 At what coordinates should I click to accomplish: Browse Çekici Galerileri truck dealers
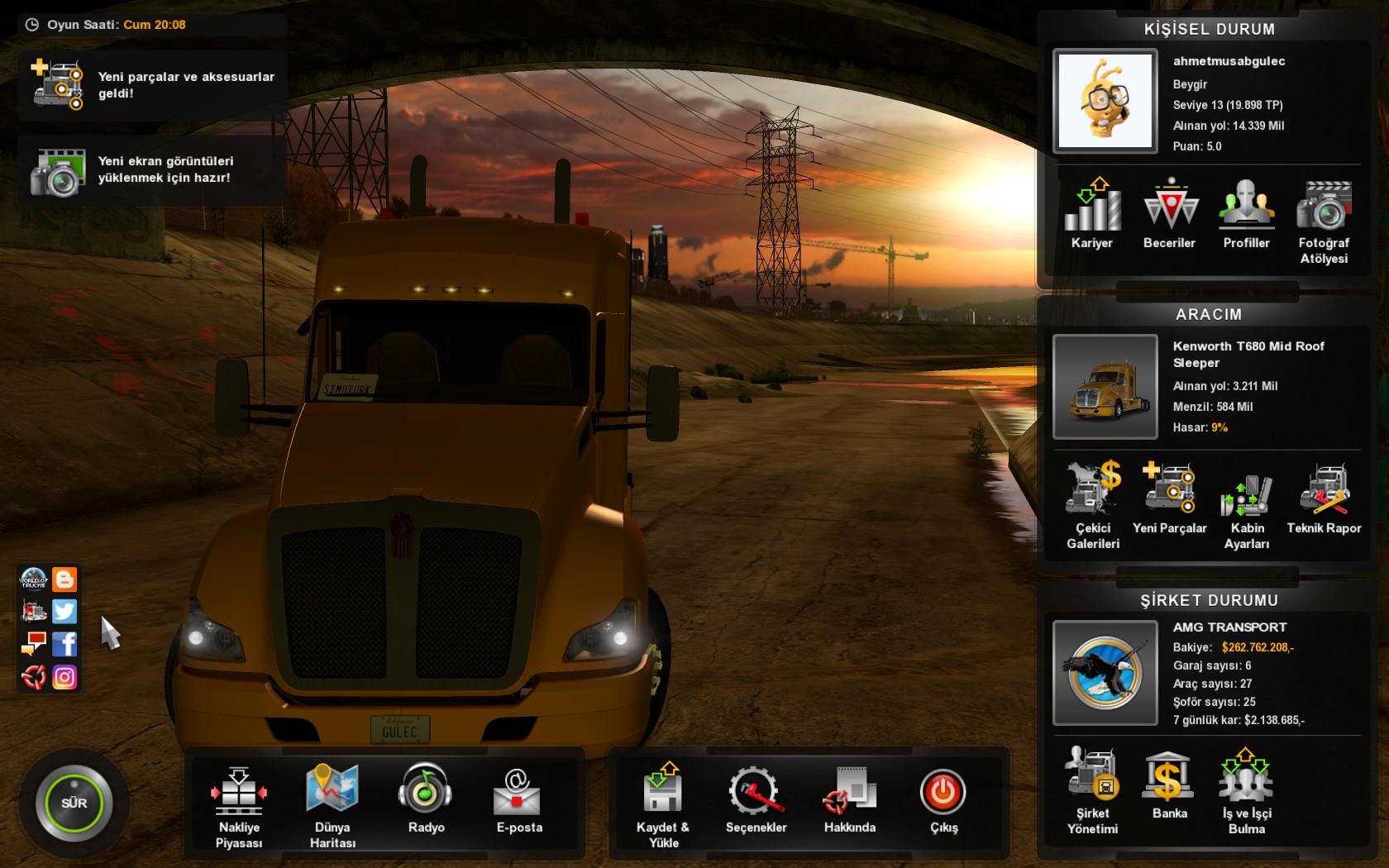pyautogui.click(x=1092, y=505)
